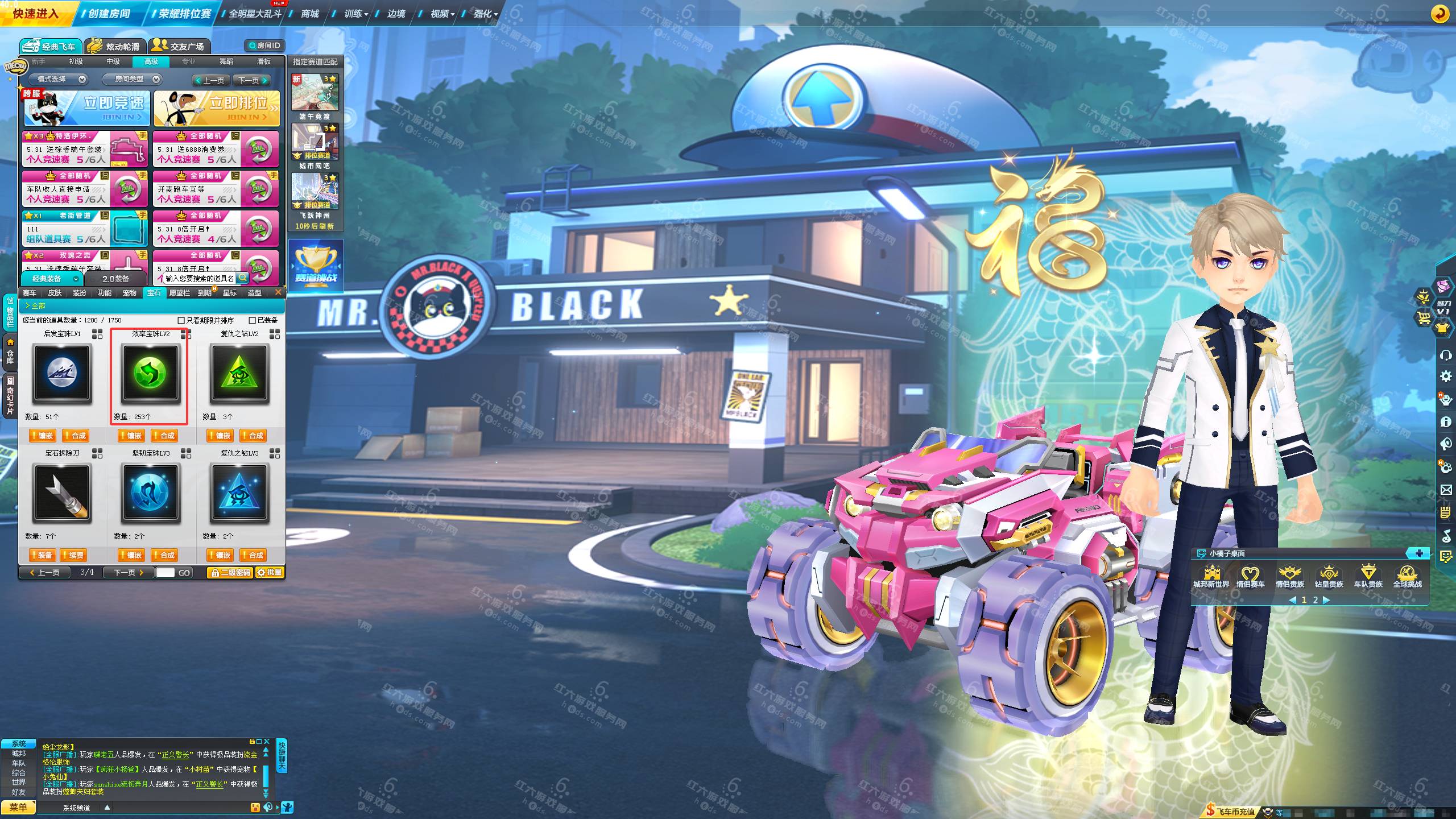The height and width of the screenshot is (819, 1456).
Task: Click the 飞车币充值 recharge button
Action: pos(1230,812)
